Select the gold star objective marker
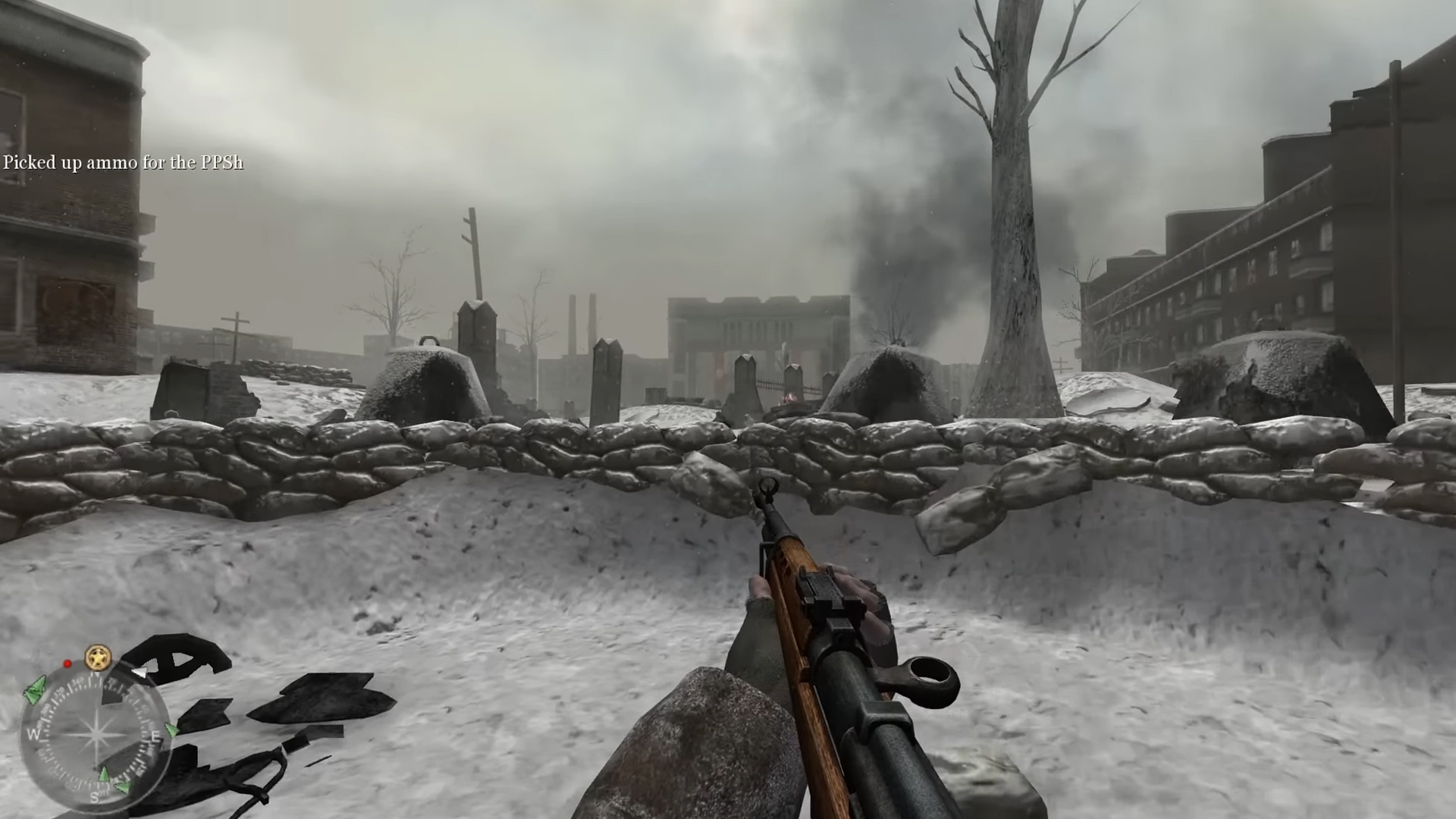The height and width of the screenshot is (819, 1456). (98, 658)
